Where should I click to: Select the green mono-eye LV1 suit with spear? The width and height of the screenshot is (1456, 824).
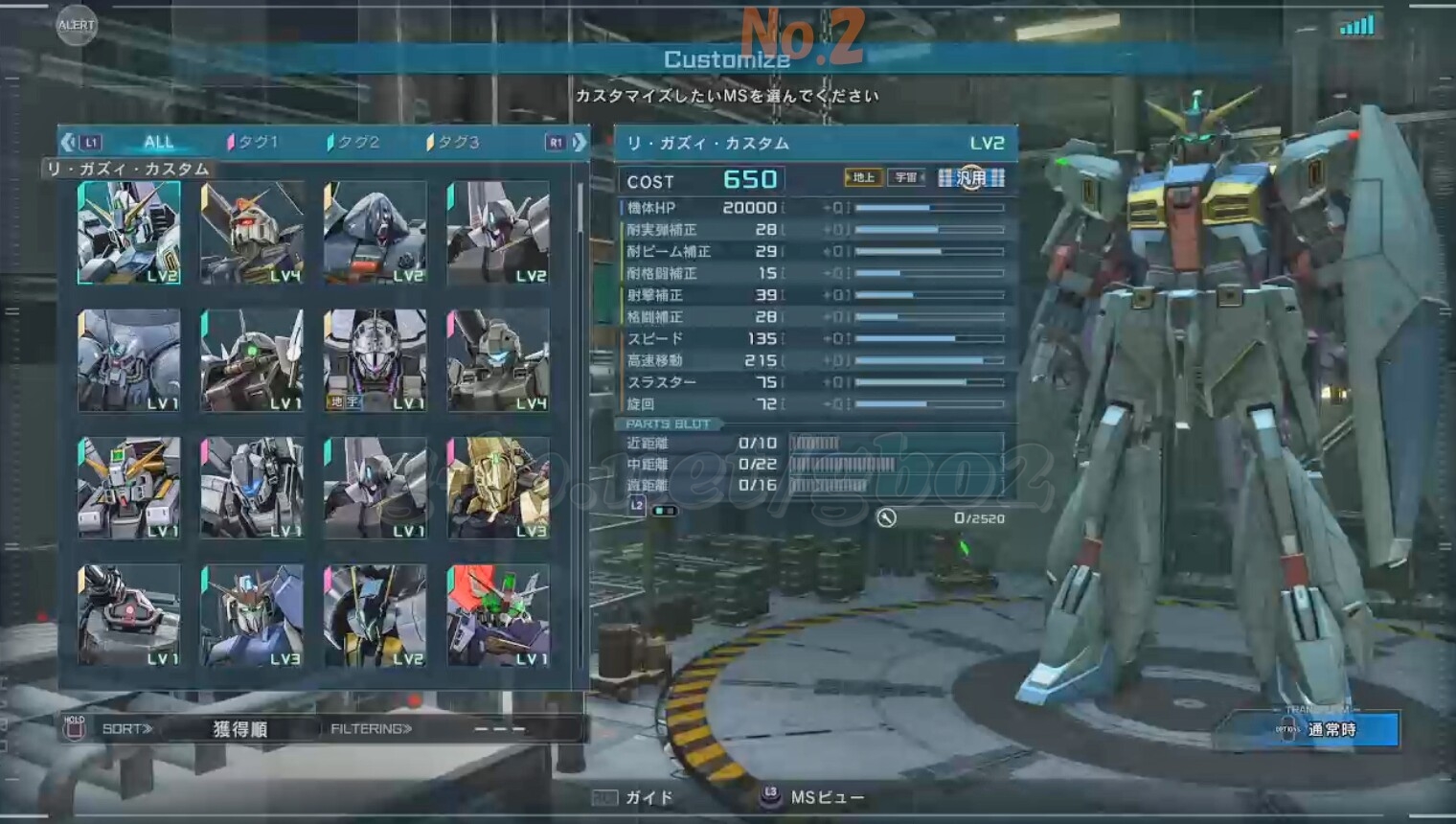coord(252,360)
